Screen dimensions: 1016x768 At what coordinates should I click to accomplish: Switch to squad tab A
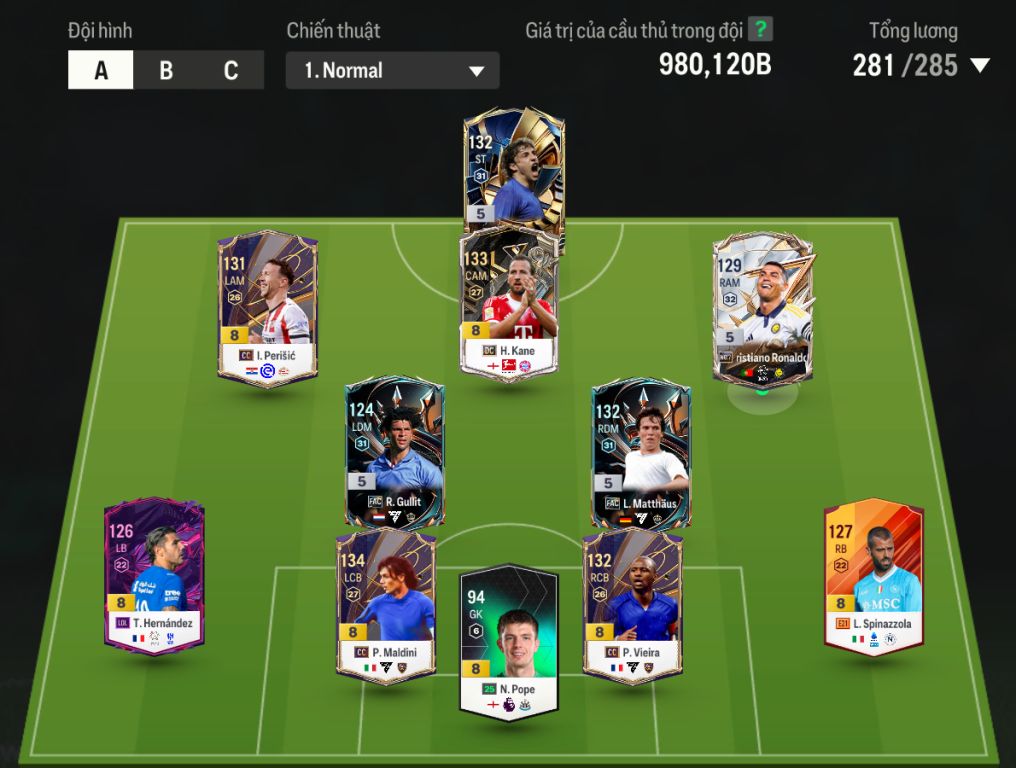pos(101,71)
